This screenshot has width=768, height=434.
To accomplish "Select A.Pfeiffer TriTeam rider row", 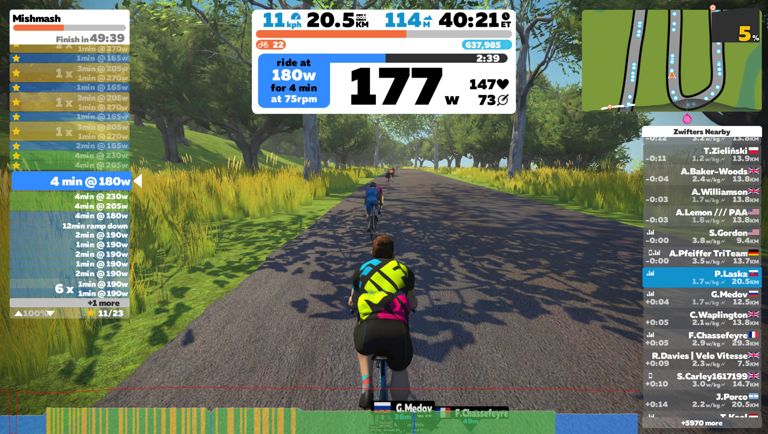I will (701, 257).
